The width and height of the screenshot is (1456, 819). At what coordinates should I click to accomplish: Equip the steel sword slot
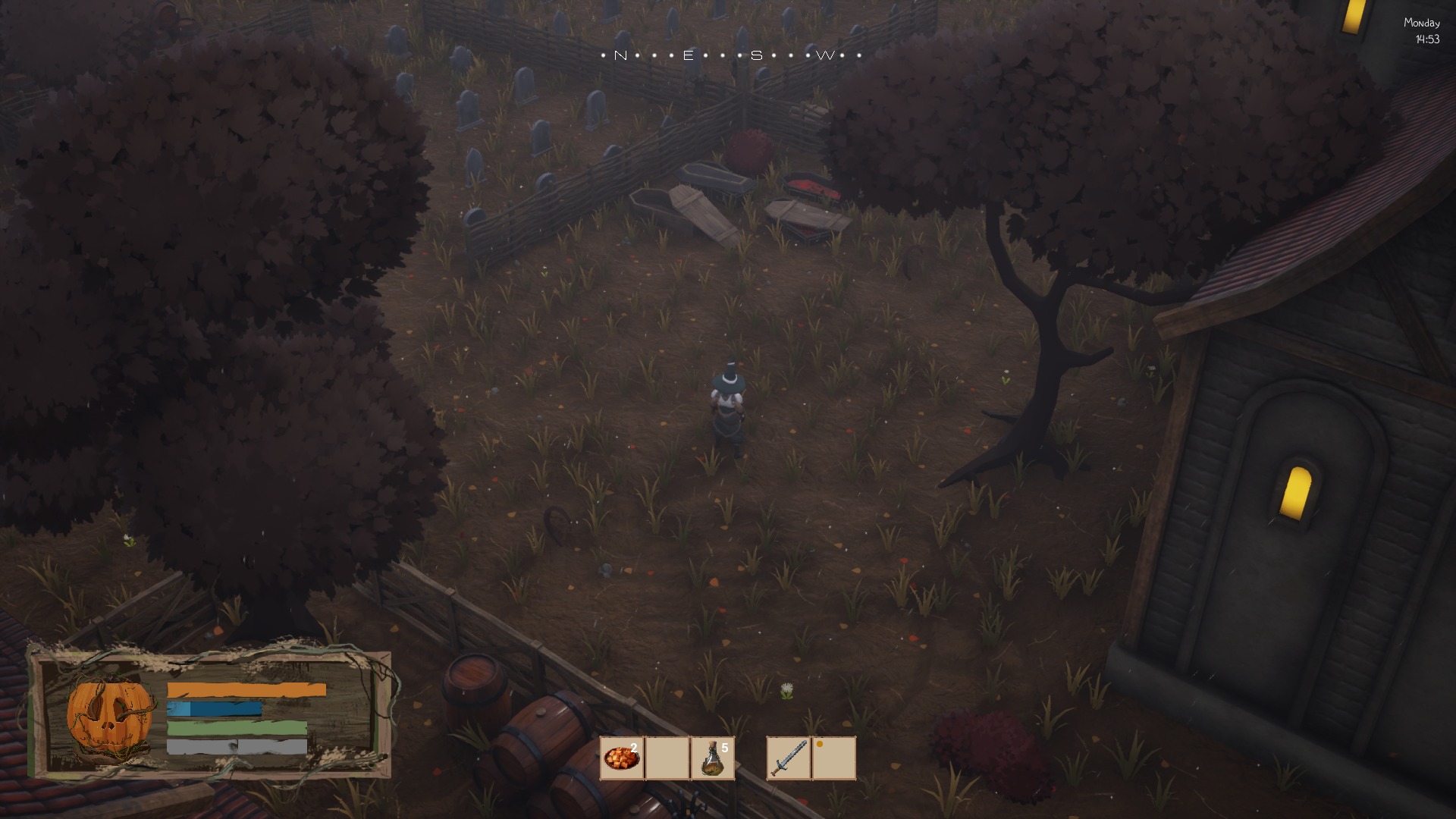(789, 758)
